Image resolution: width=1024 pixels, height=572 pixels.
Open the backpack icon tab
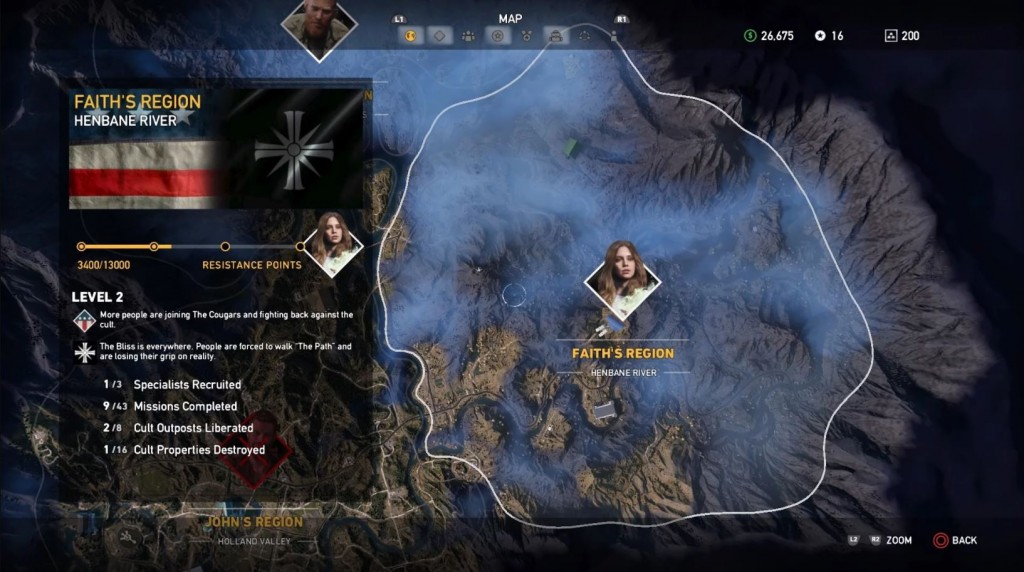coord(555,36)
